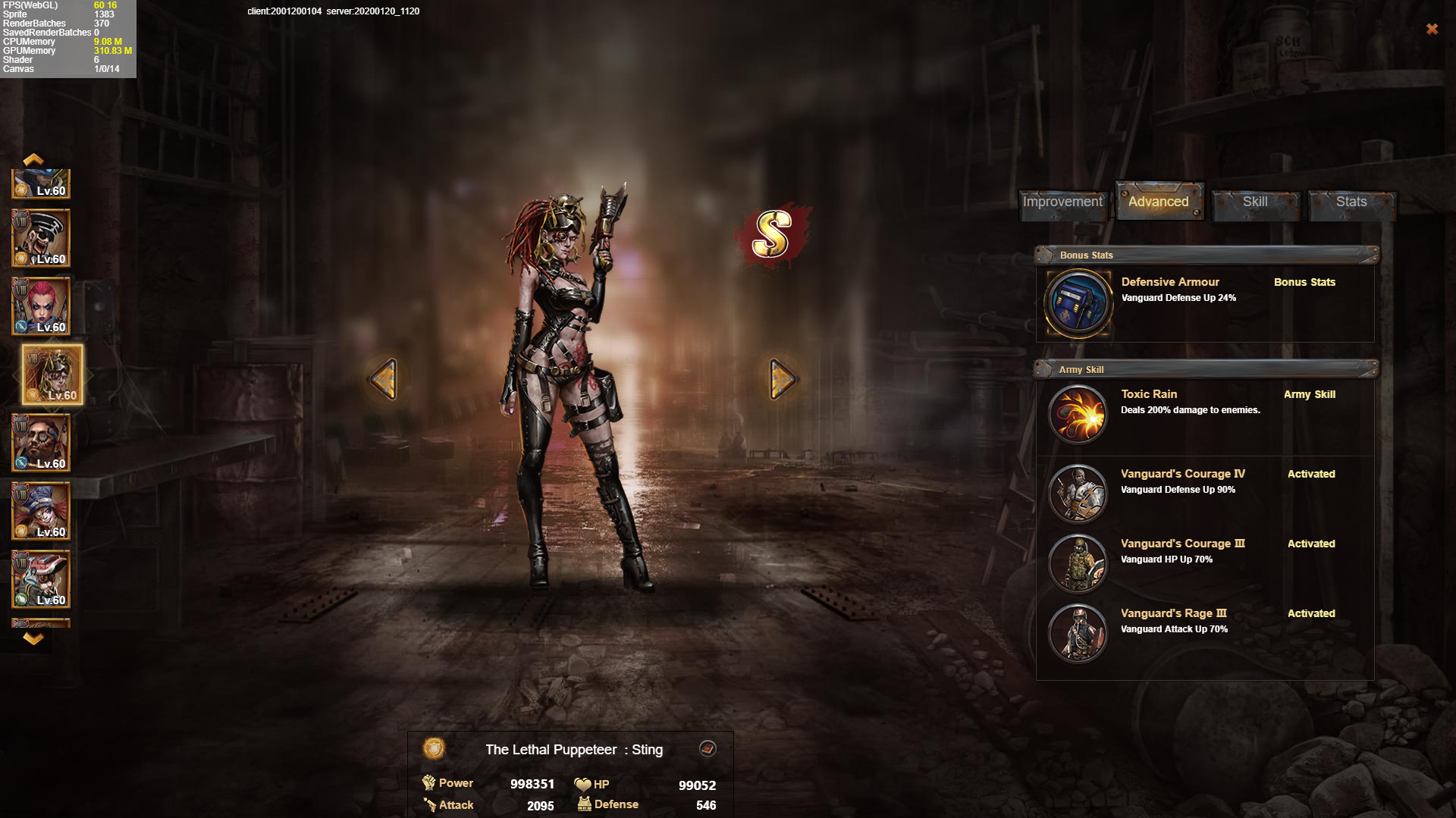Choose the Vanguard's Courage III skill icon

[x=1078, y=563]
